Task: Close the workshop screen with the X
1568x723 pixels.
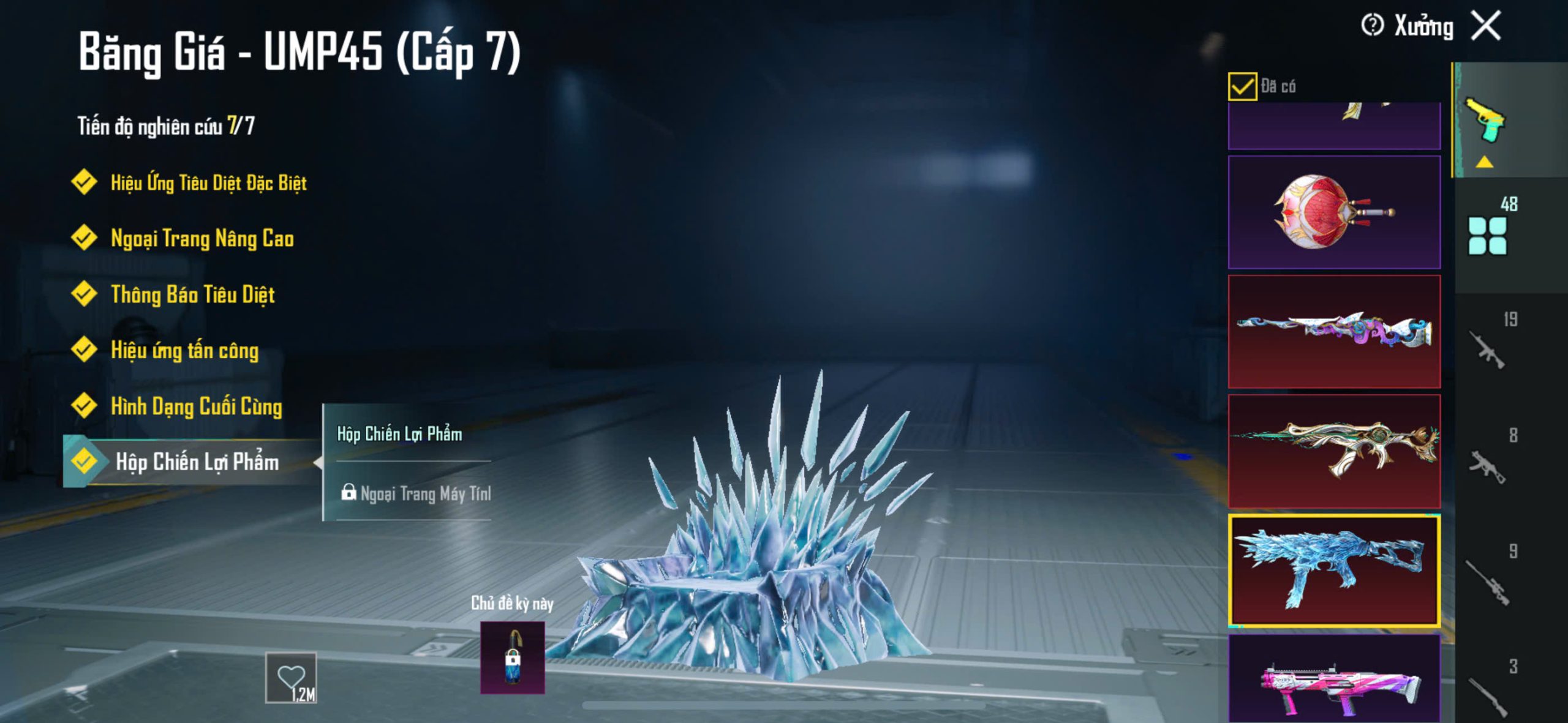Action: [1486, 26]
